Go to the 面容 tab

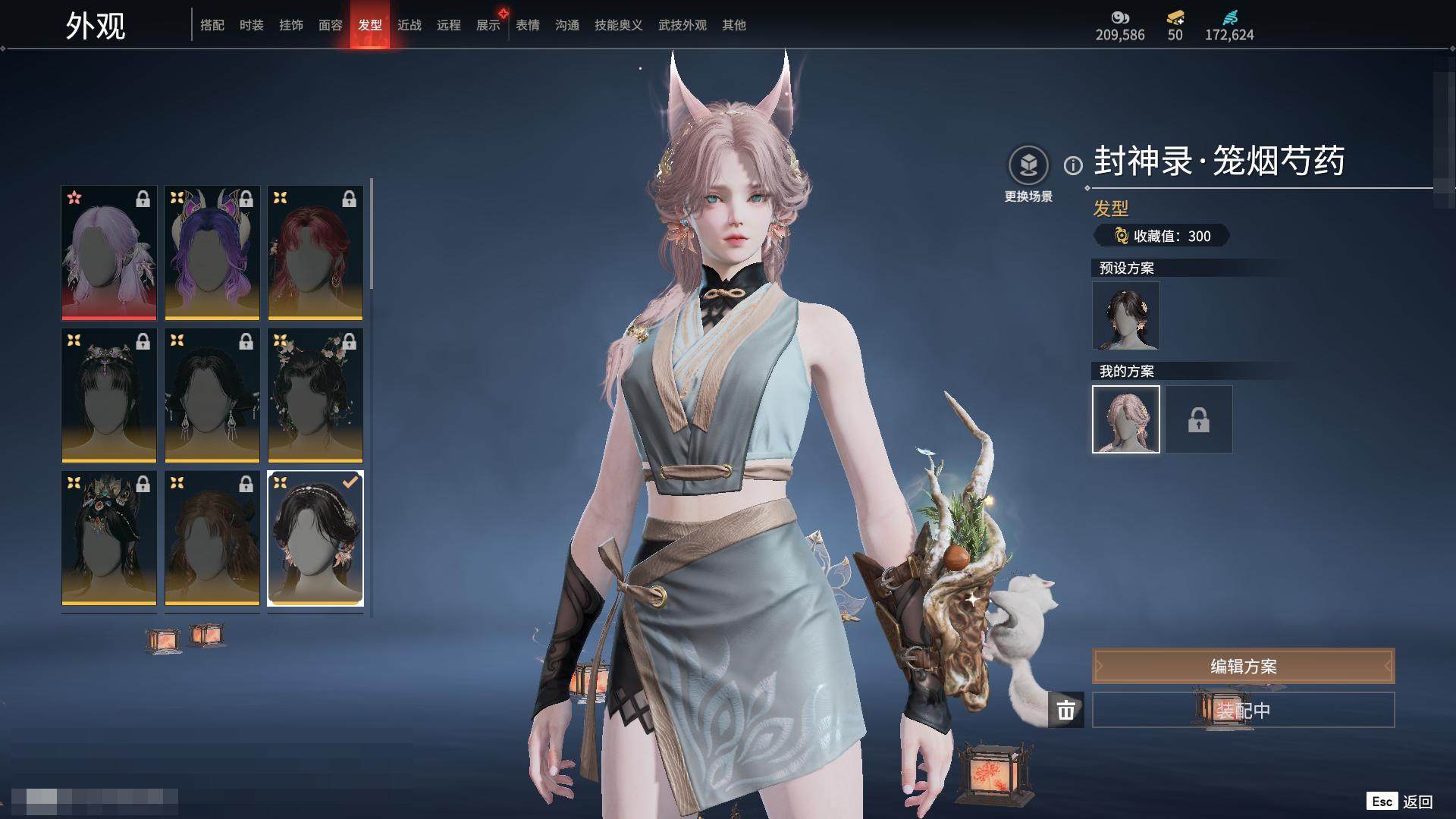[x=331, y=25]
